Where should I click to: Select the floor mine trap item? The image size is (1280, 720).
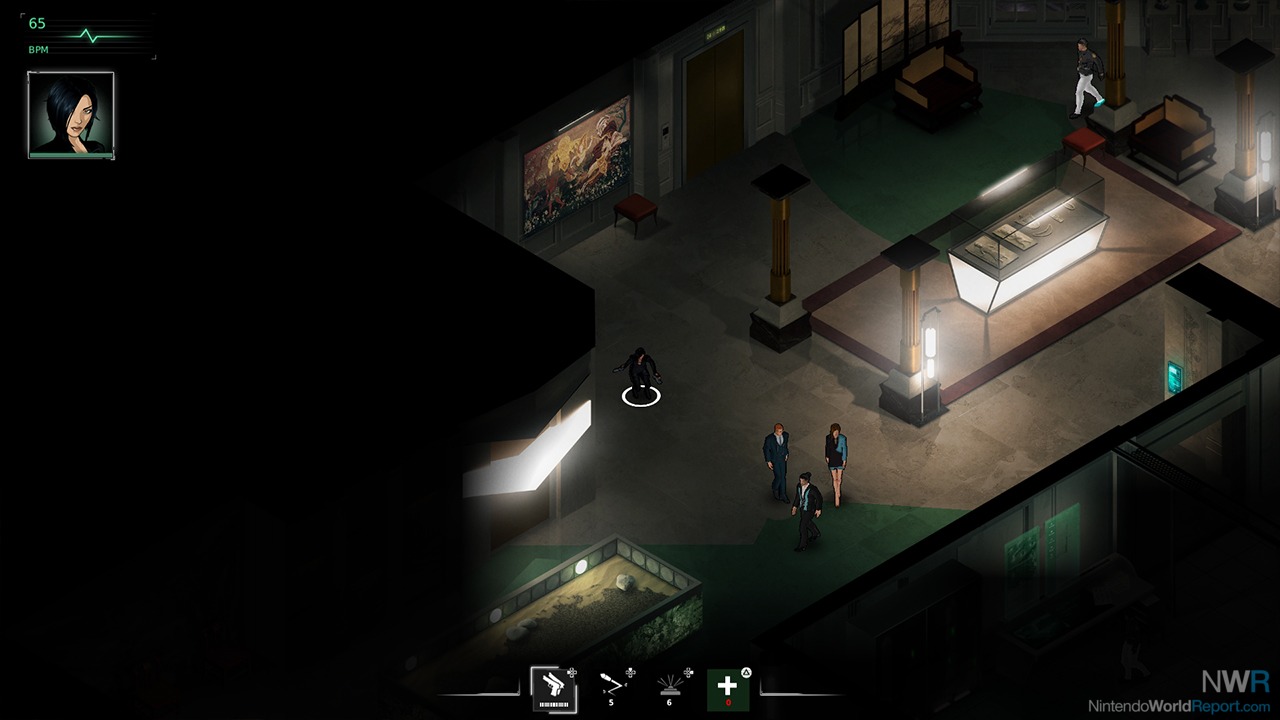669,686
